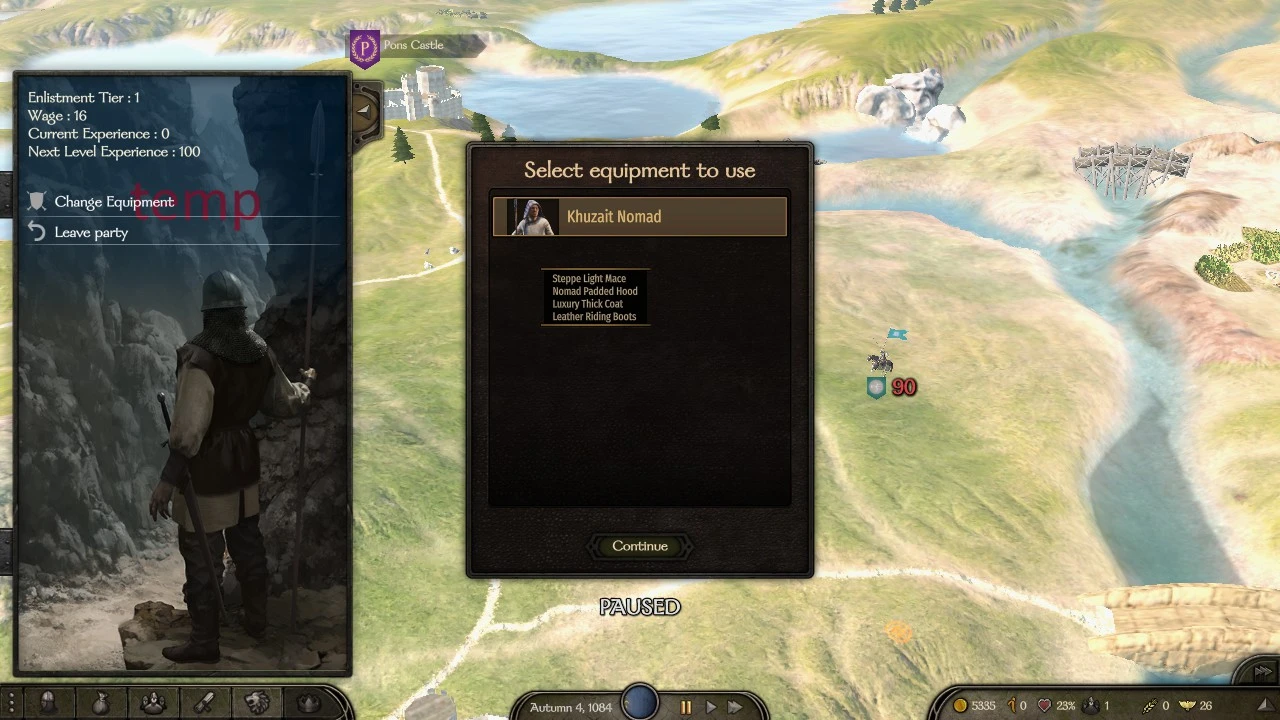Open the Clan screen lion icon
1280x720 pixels.
[x=257, y=703]
